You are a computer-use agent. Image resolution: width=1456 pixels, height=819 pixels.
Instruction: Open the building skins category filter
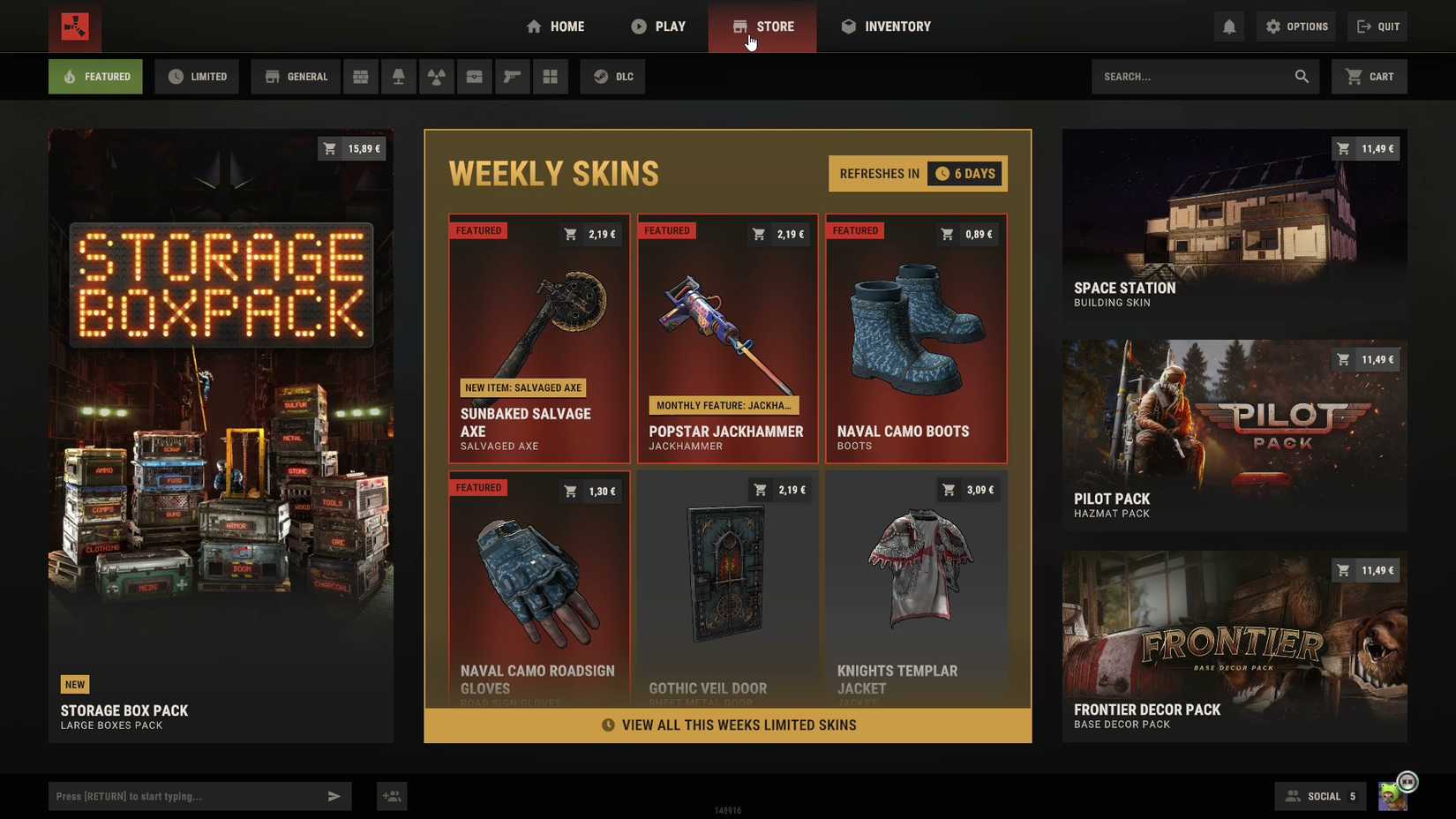tap(360, 76)
